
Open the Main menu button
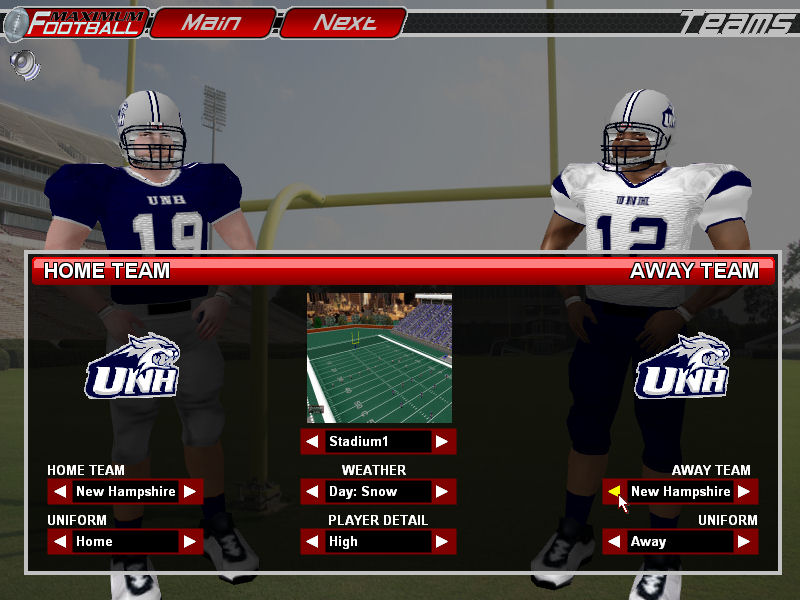coord(212,23)
